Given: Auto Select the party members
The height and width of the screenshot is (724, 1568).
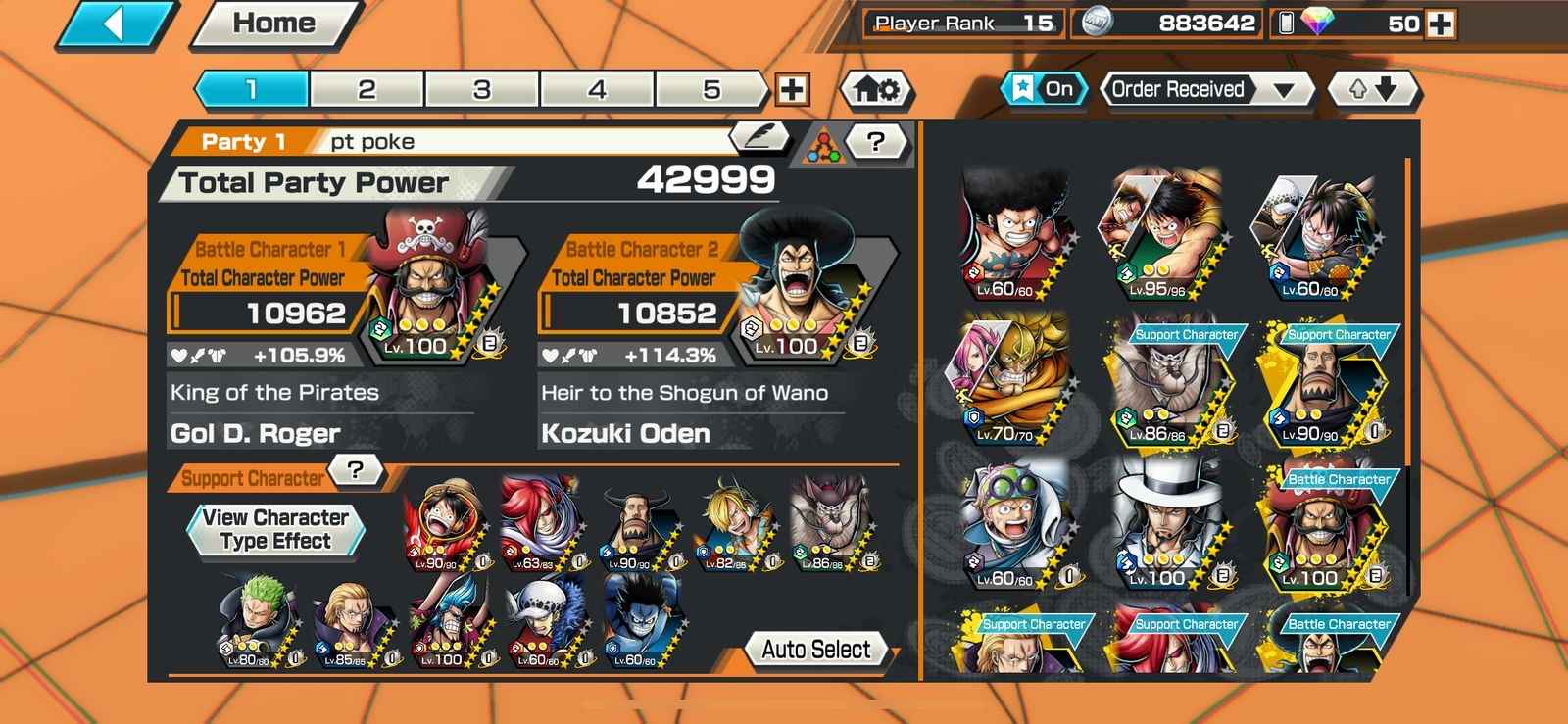Looking at the screenshot, I should click(x=815, y=650).
